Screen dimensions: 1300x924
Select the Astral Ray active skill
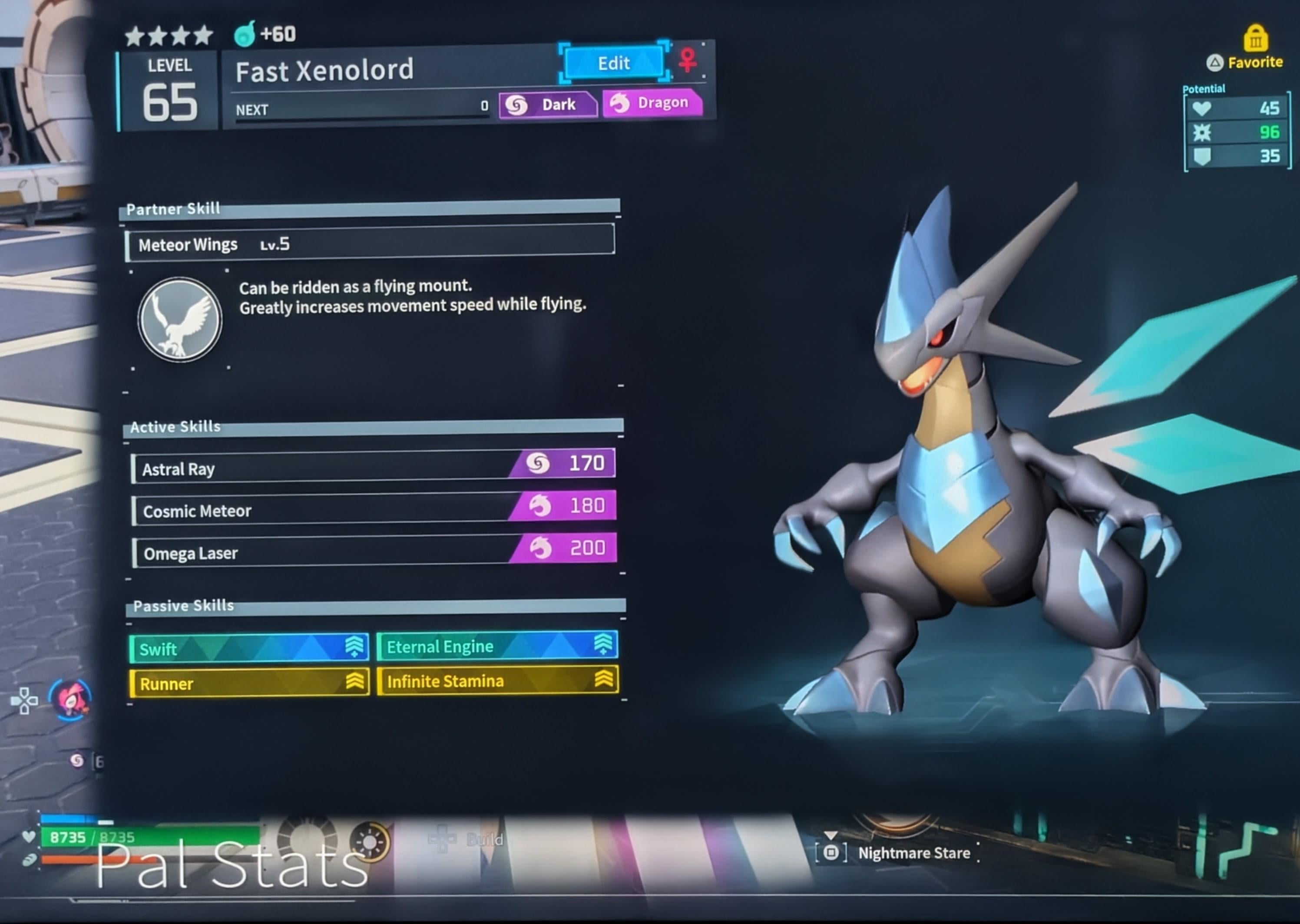(374, 467)
